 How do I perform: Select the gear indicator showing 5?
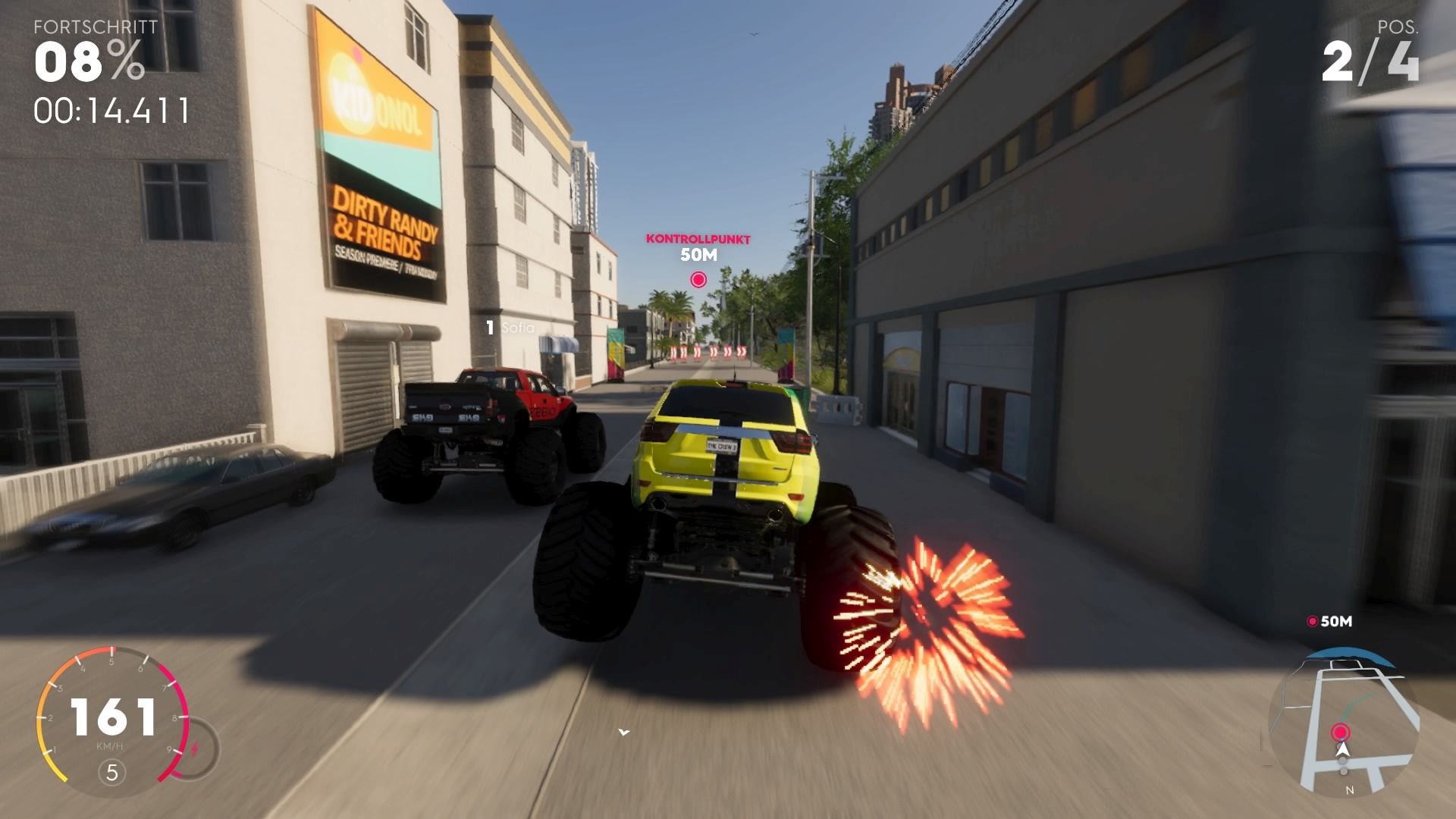111,770
